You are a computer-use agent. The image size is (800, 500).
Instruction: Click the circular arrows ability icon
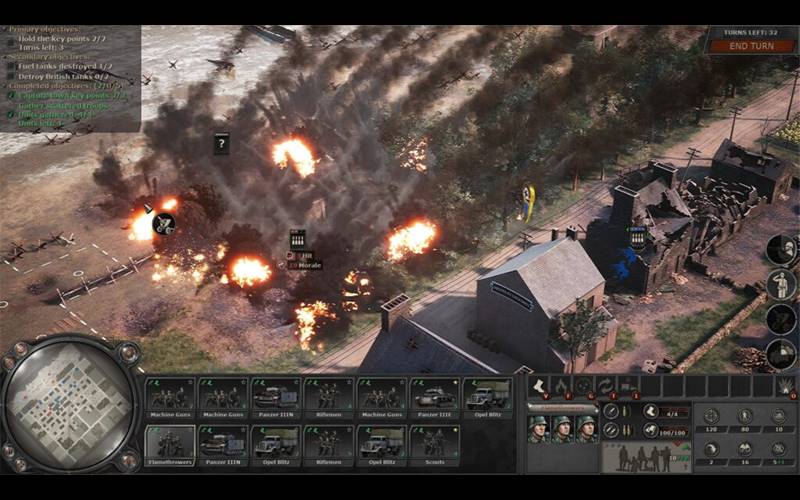(x=605, y=386)
